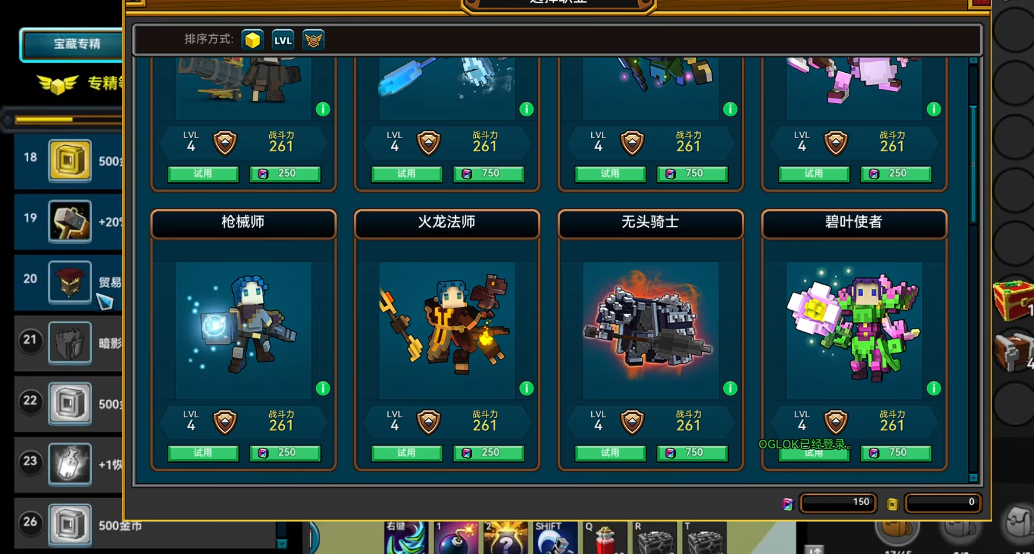This screenshot has width=1034, height=554.
Task: Choose the 无头骑士 class card
Action: click(x=650, y=330)
